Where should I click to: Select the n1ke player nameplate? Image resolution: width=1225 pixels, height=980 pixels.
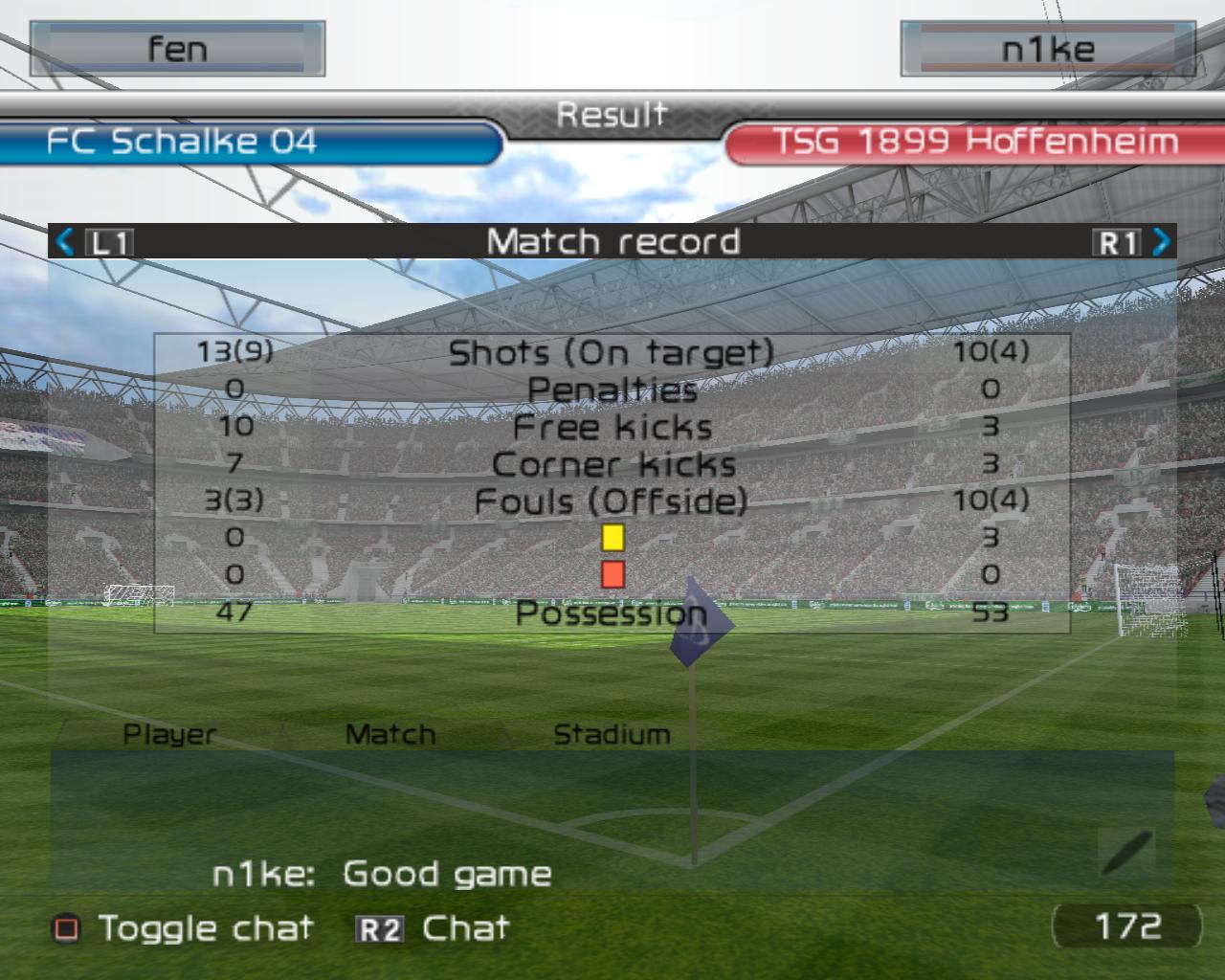click(1047, 49)
